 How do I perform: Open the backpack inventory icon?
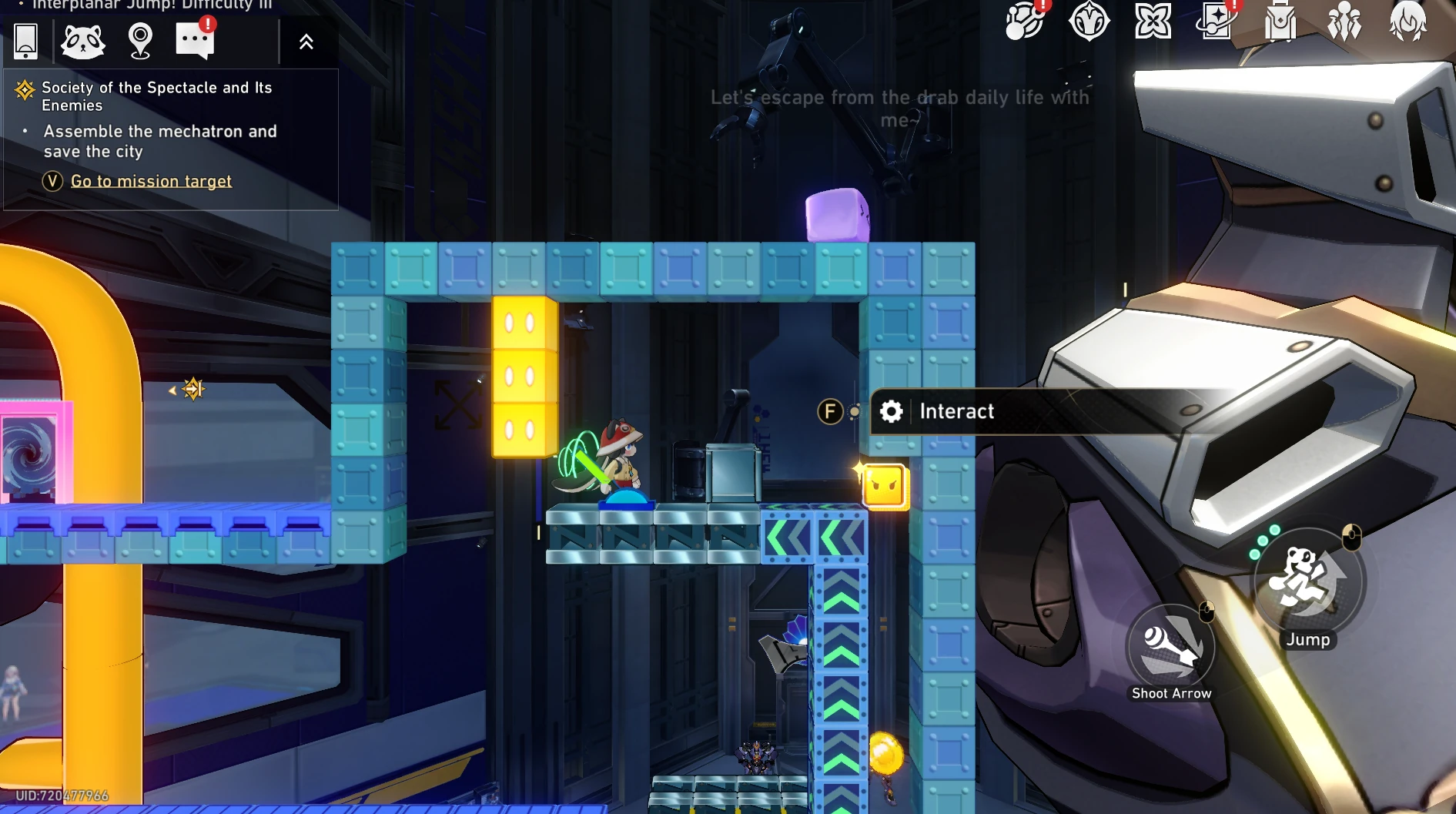point(1280,22)
